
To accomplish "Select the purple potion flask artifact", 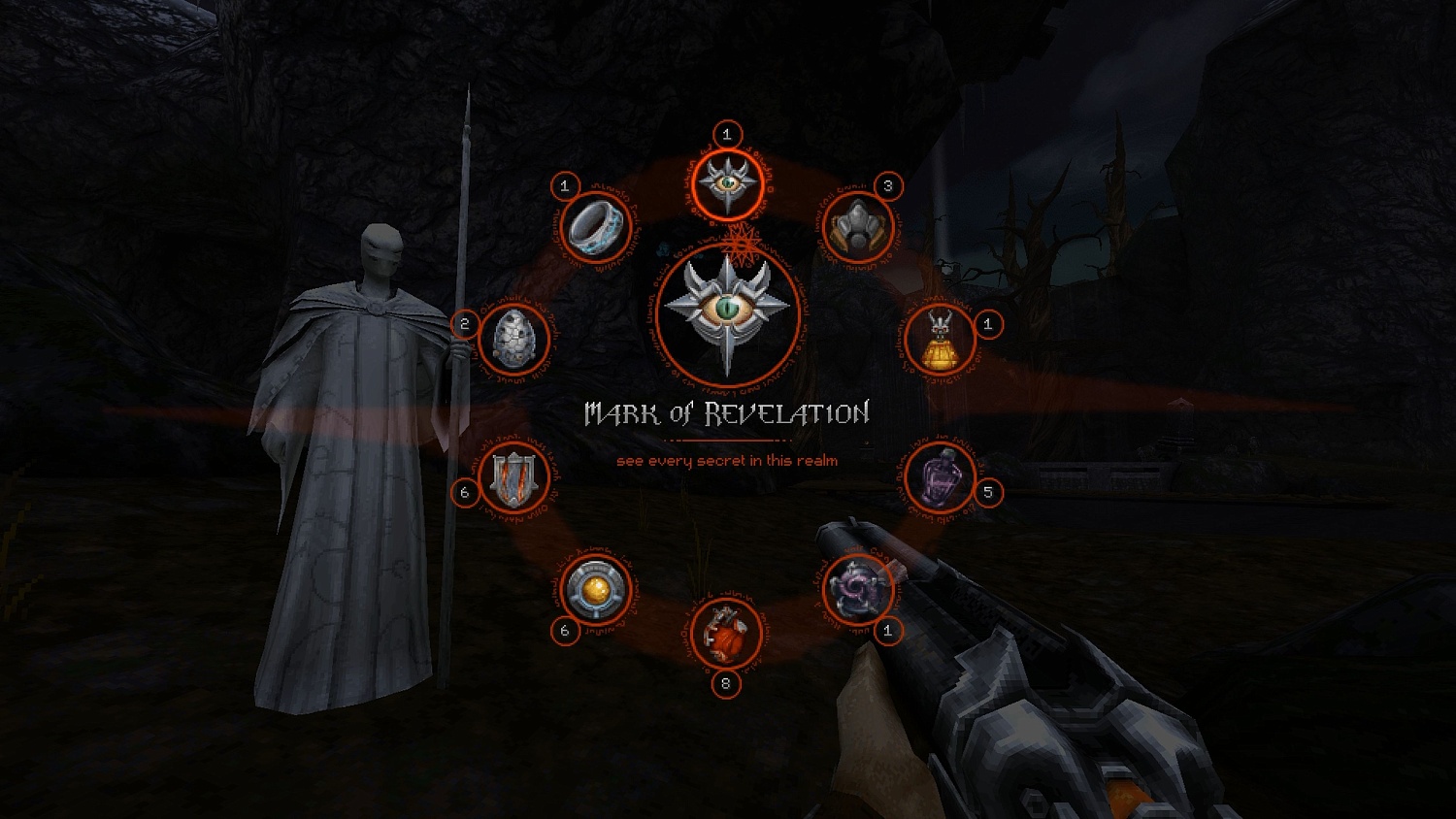I will tap(940, 474).
